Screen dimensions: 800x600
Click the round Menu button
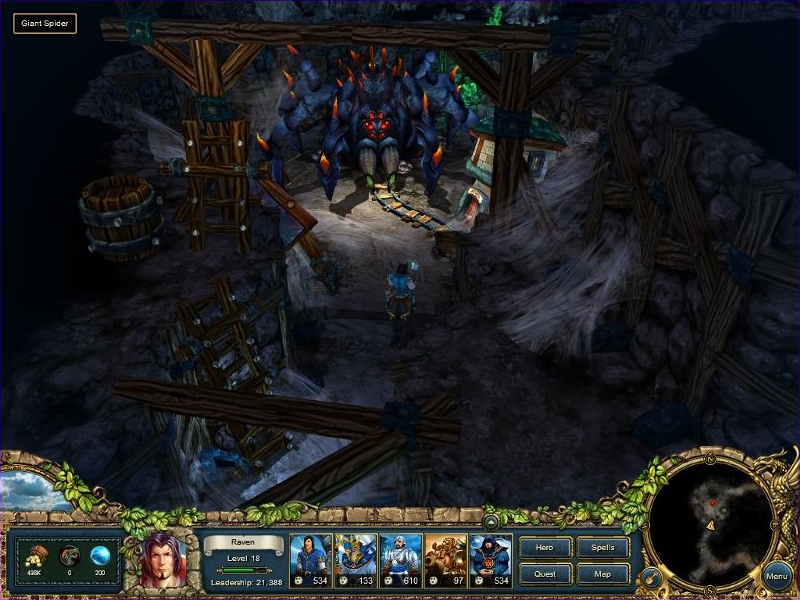tap(777, 576)
